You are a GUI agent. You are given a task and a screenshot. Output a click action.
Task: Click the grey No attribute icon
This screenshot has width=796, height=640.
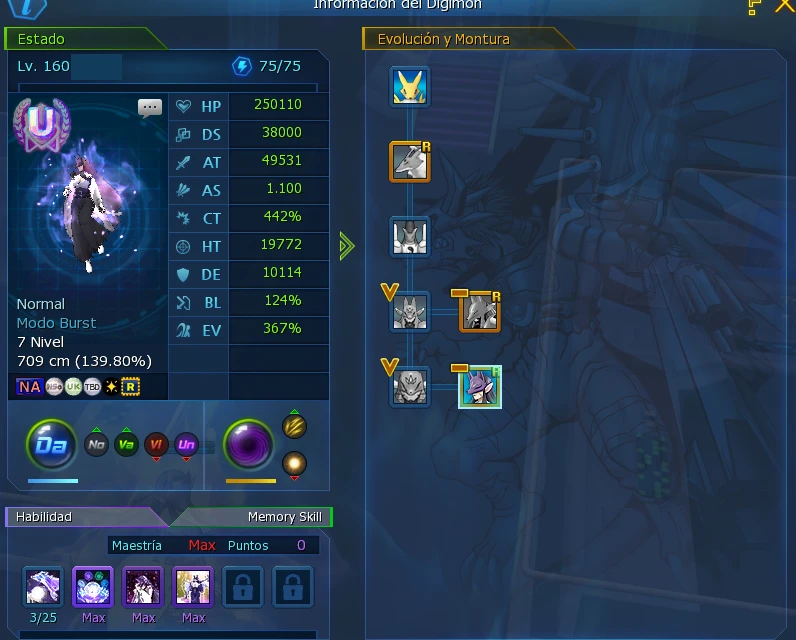click(x=97, y=445)
